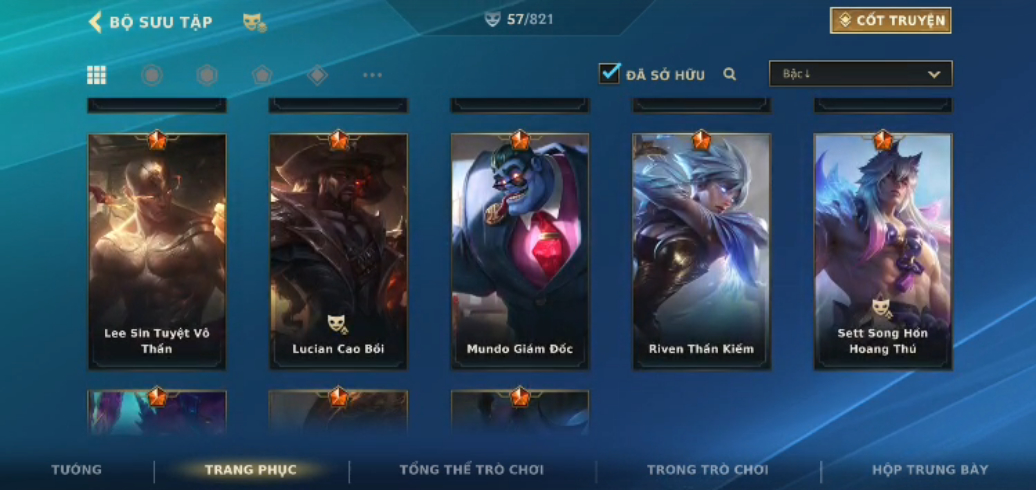View the Sett Song Hồn Hoang Thú skin
Screen dimensions: 1036x490
pyautogui.click(x=882, y=250)
